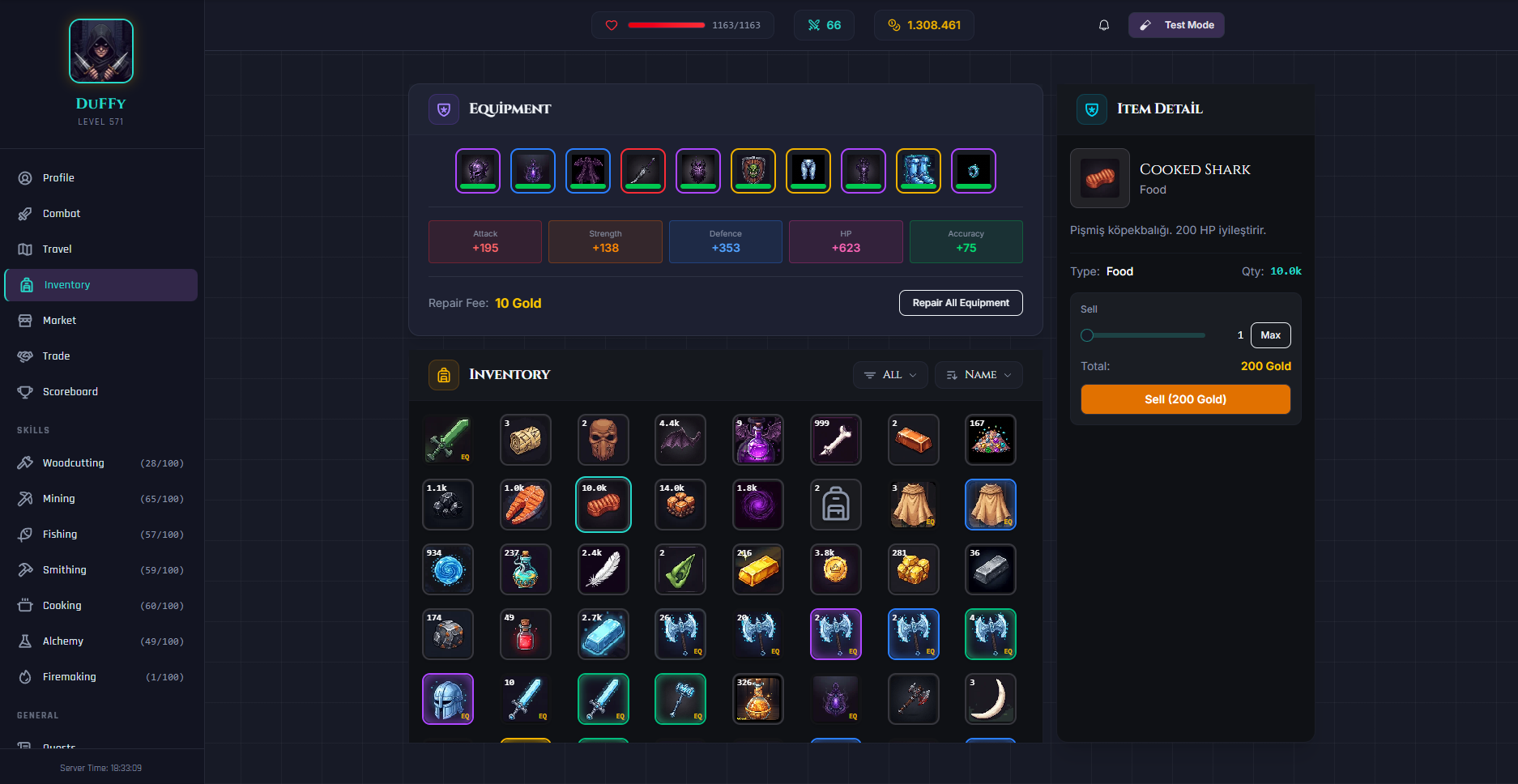Open the Market section

click(x=60, y=320)
